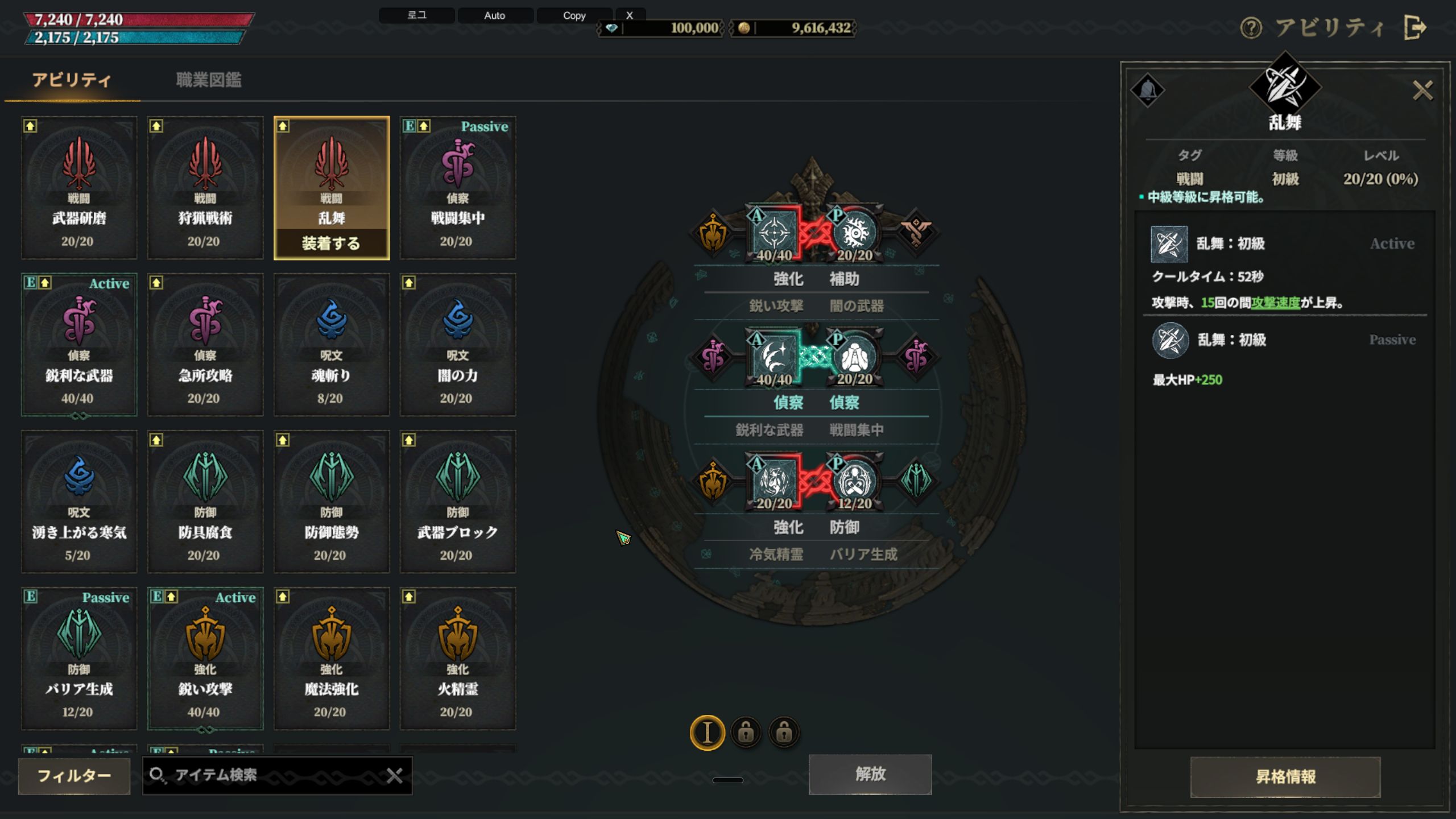Close the 乱舞 detail panel
1456x819 pixels.
(1422, 90)
